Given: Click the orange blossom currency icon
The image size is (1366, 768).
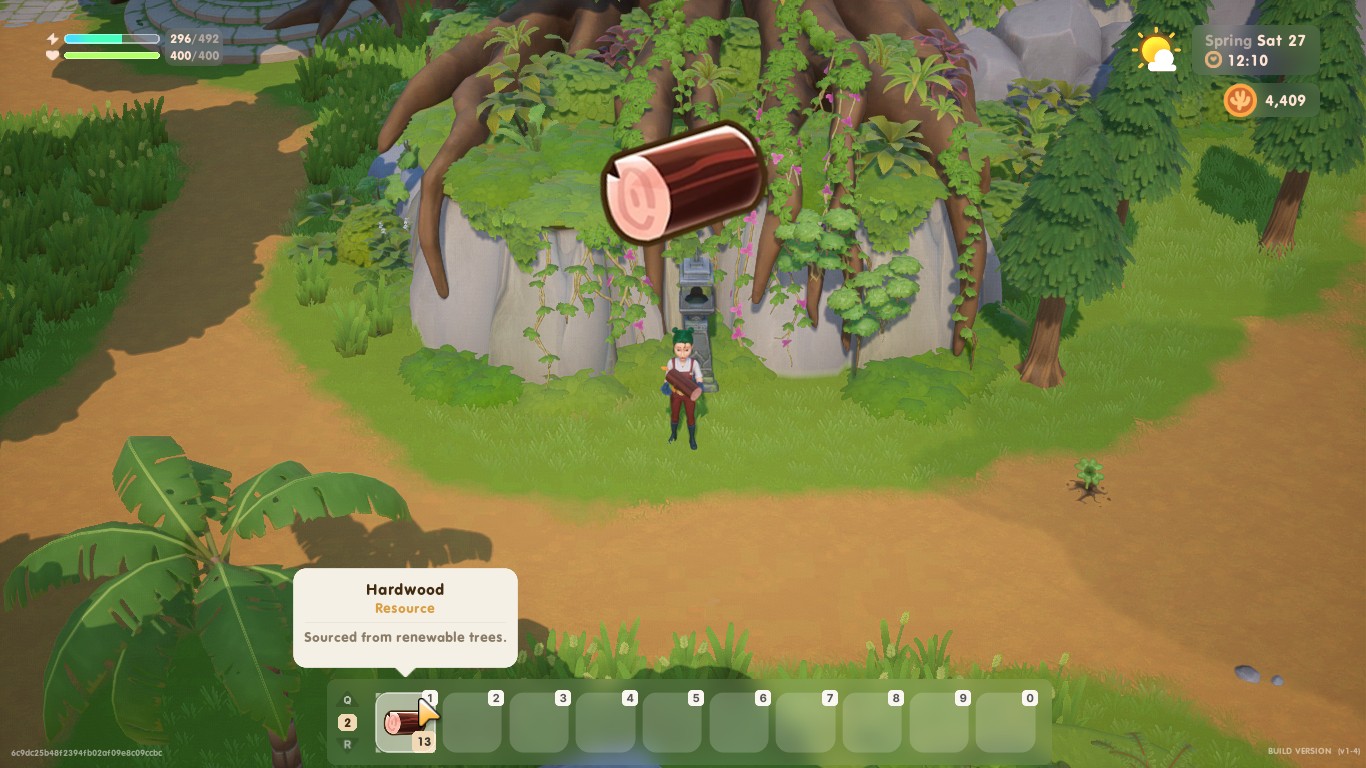Looking at the screenshot, I should [1239, 100].
